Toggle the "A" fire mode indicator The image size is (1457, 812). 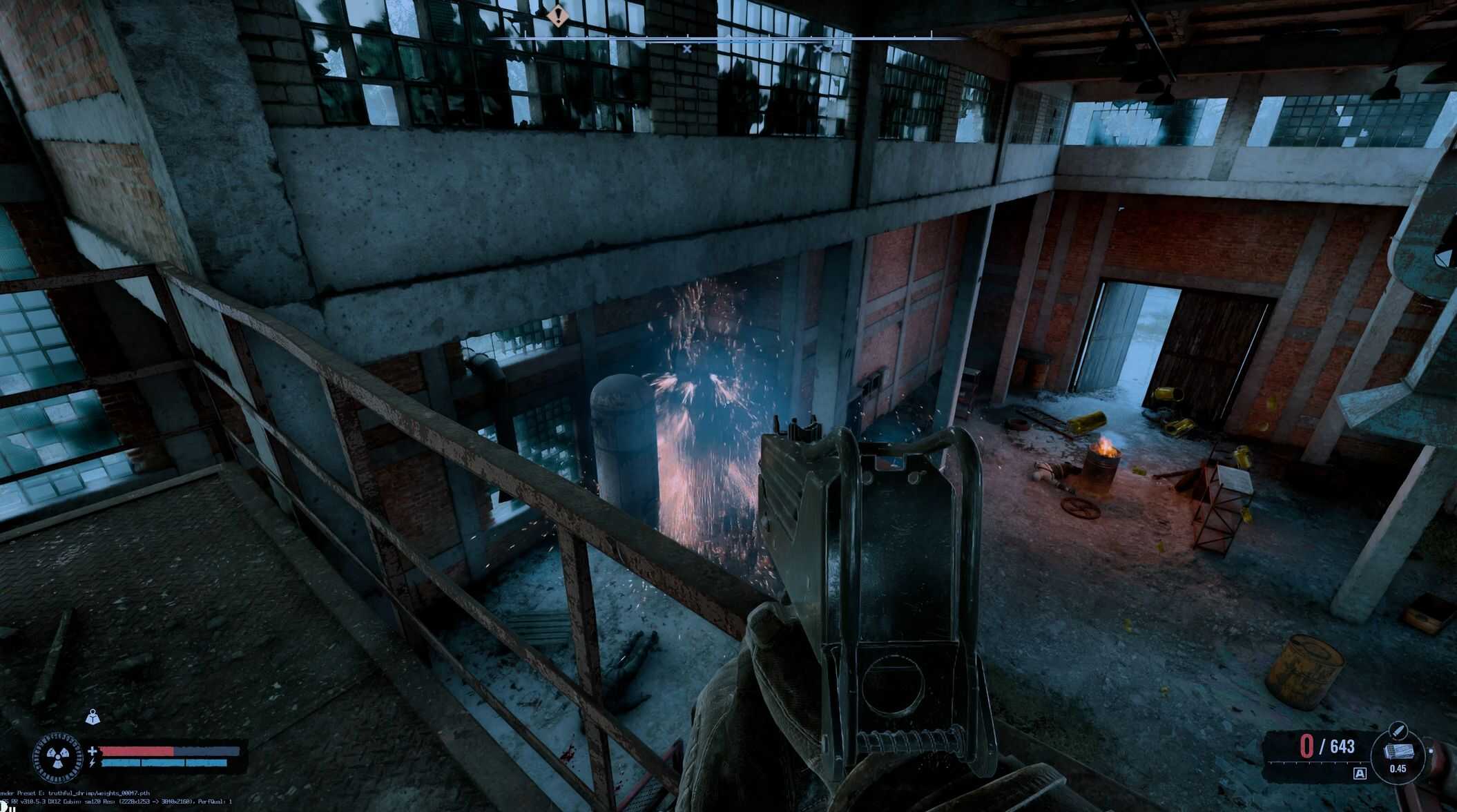(1360, 773)
